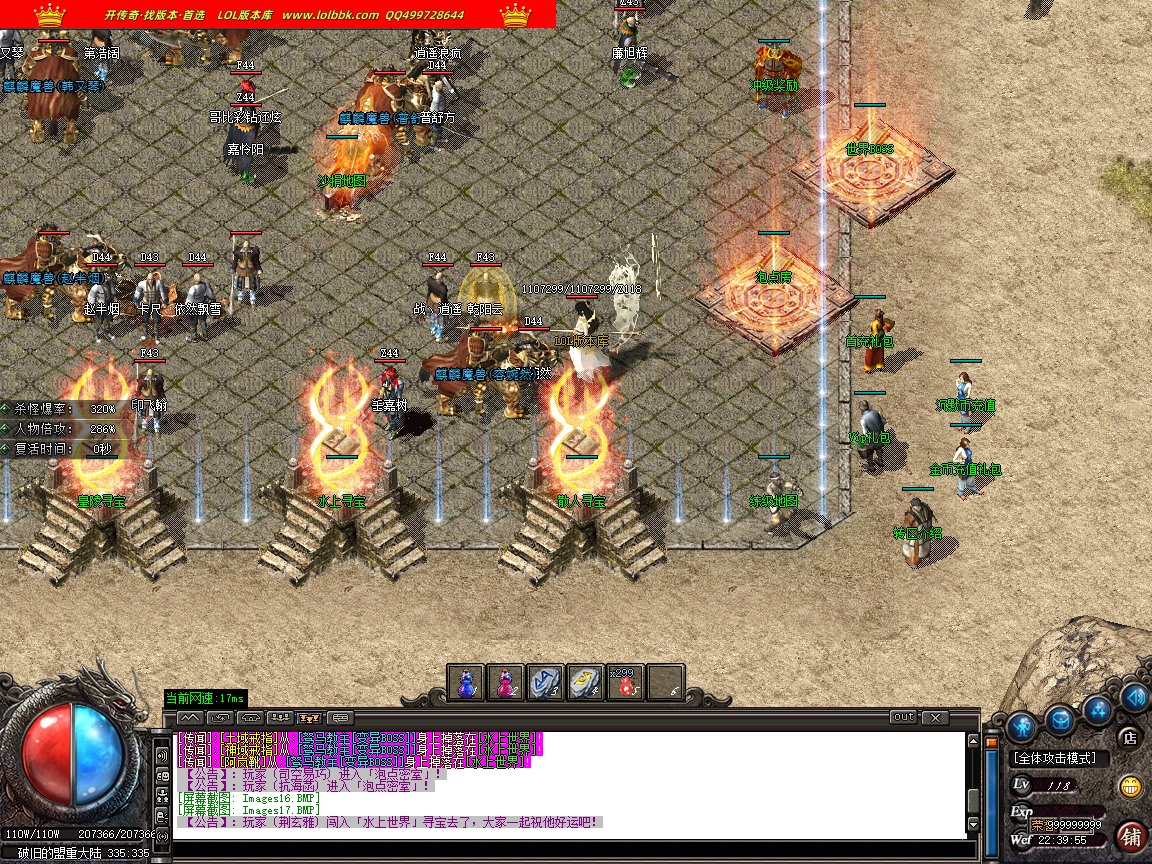Image resolution: width=1152 pixels, height=864 pixels.
Task: Use the blue gourd potion in slot 1
Action: coord(466,683)
